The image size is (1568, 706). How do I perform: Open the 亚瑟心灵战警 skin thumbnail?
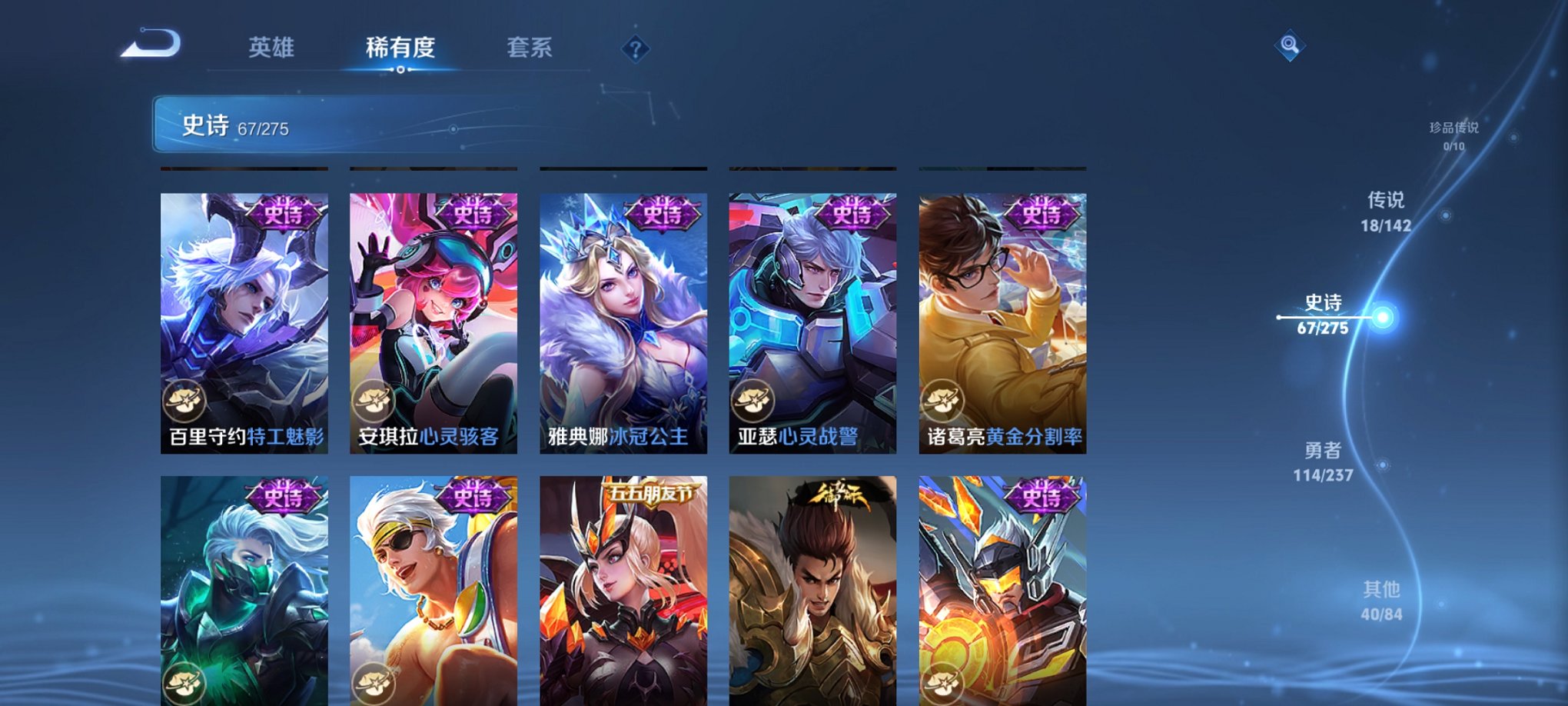[812, 308]
